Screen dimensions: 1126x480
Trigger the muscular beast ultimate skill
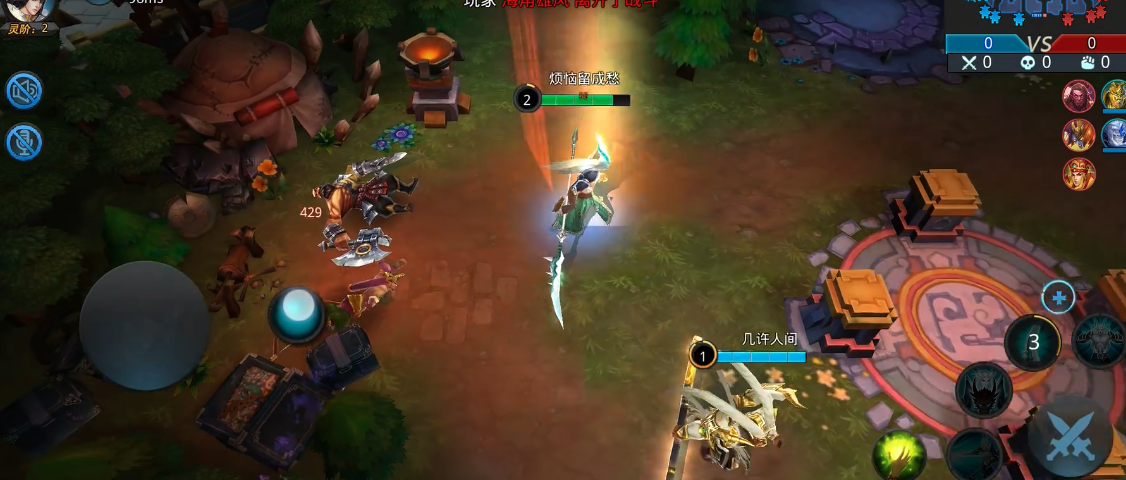pyautogui.click(x=1102, y=340)
